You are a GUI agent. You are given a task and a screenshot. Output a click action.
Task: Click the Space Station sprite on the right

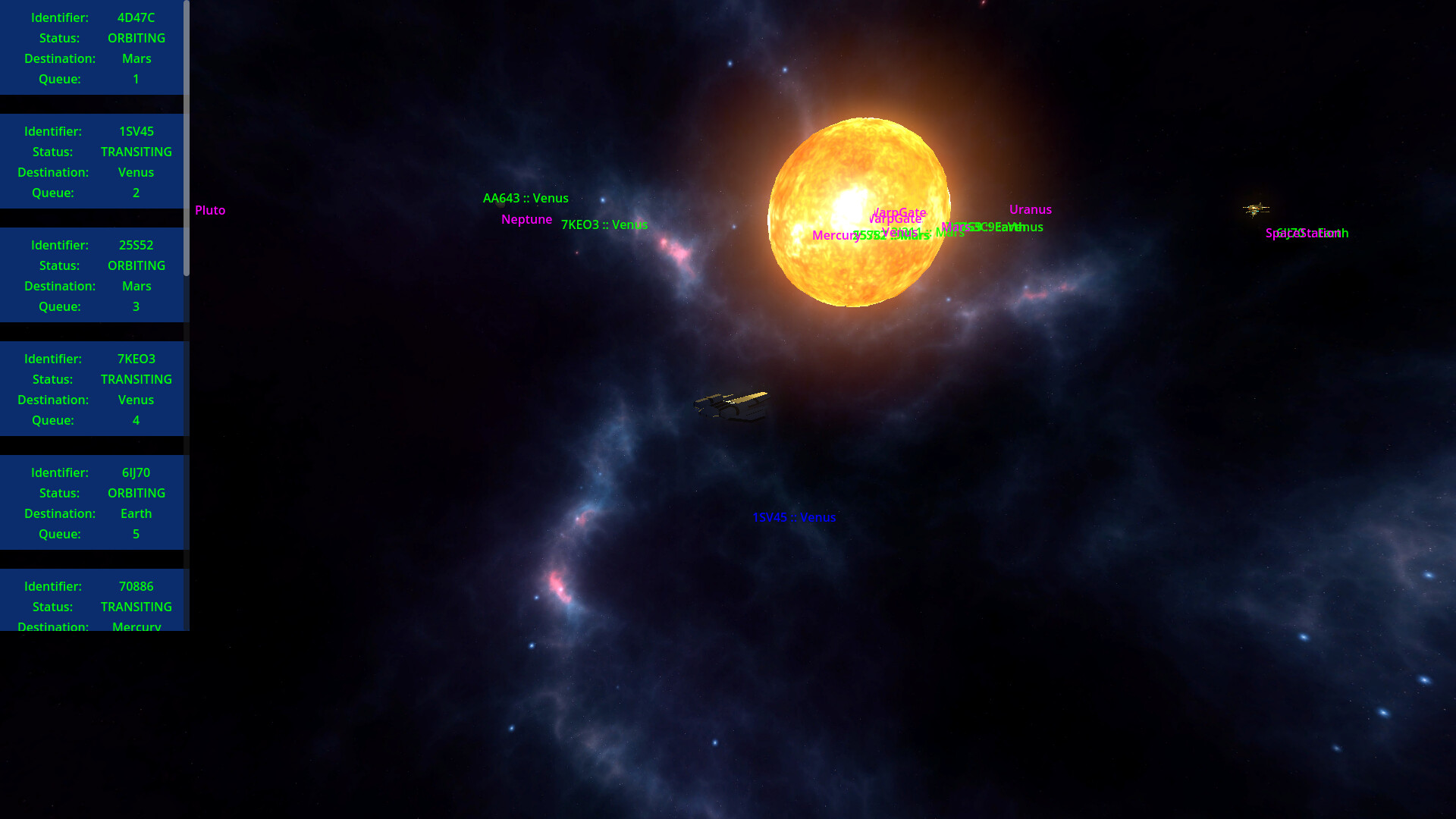(x=1255, y=209)
